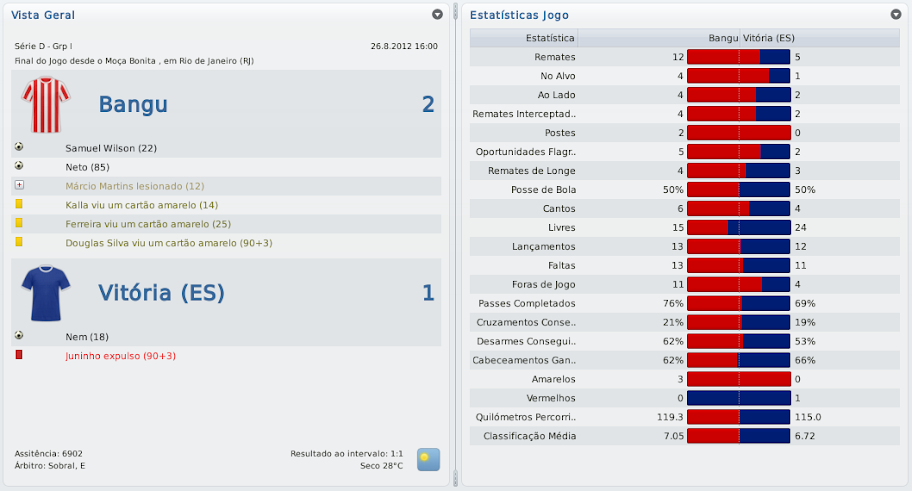Choose Ferreira's yellow card event
Image resolution: width=912 pixels, height=491 pixels.
[x=148, y=224]
